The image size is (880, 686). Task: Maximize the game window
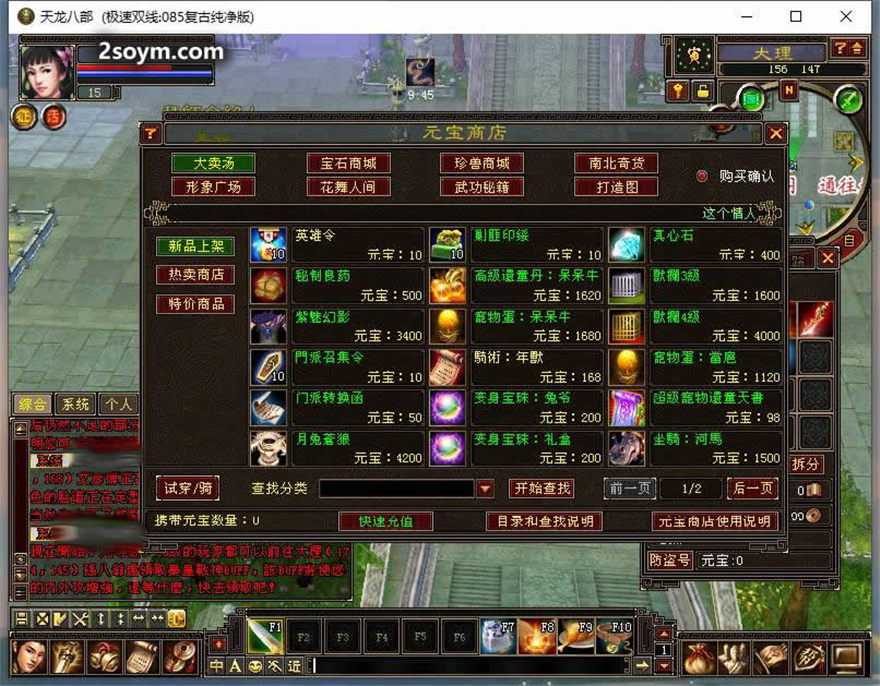(796, 17)
